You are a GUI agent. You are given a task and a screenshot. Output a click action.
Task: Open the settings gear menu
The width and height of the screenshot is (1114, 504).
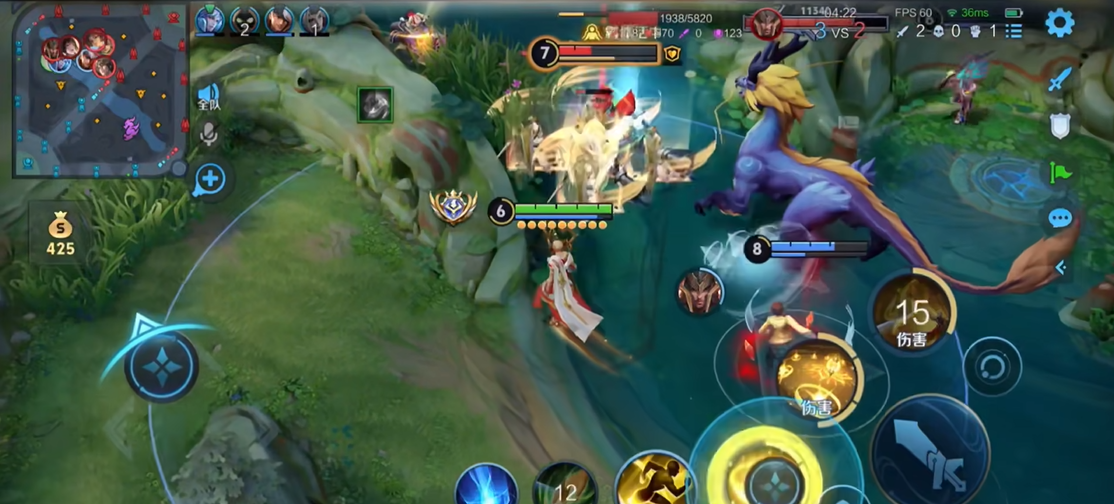1059,23
